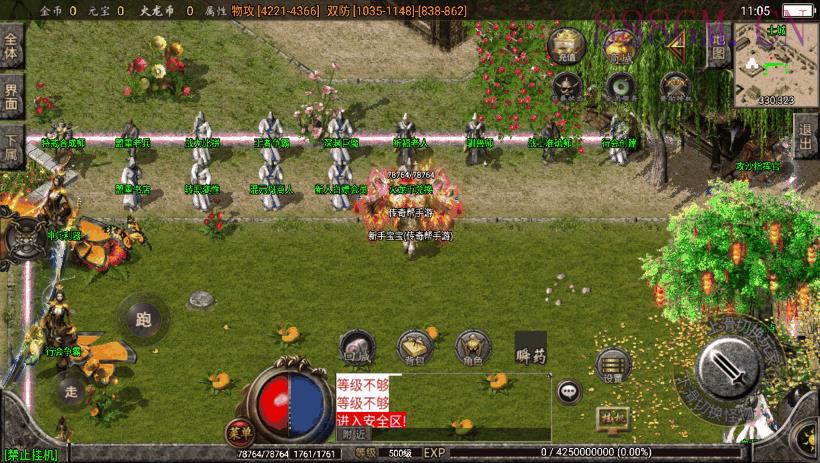Image resolution: width=820 pixels, height=463 pixels.
Task: Select the horned skull helmet icon
Action: point(567,89)
